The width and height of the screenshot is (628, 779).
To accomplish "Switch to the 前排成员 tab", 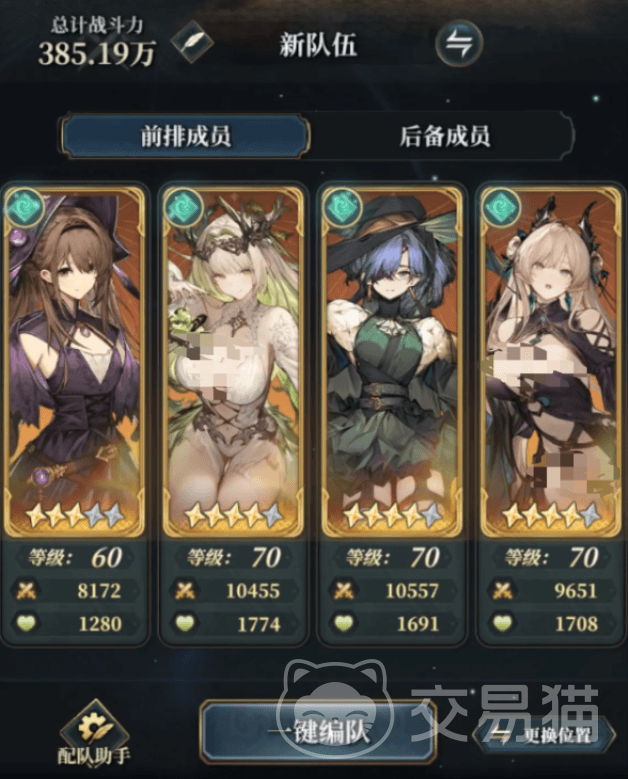I will coord(185,136).
